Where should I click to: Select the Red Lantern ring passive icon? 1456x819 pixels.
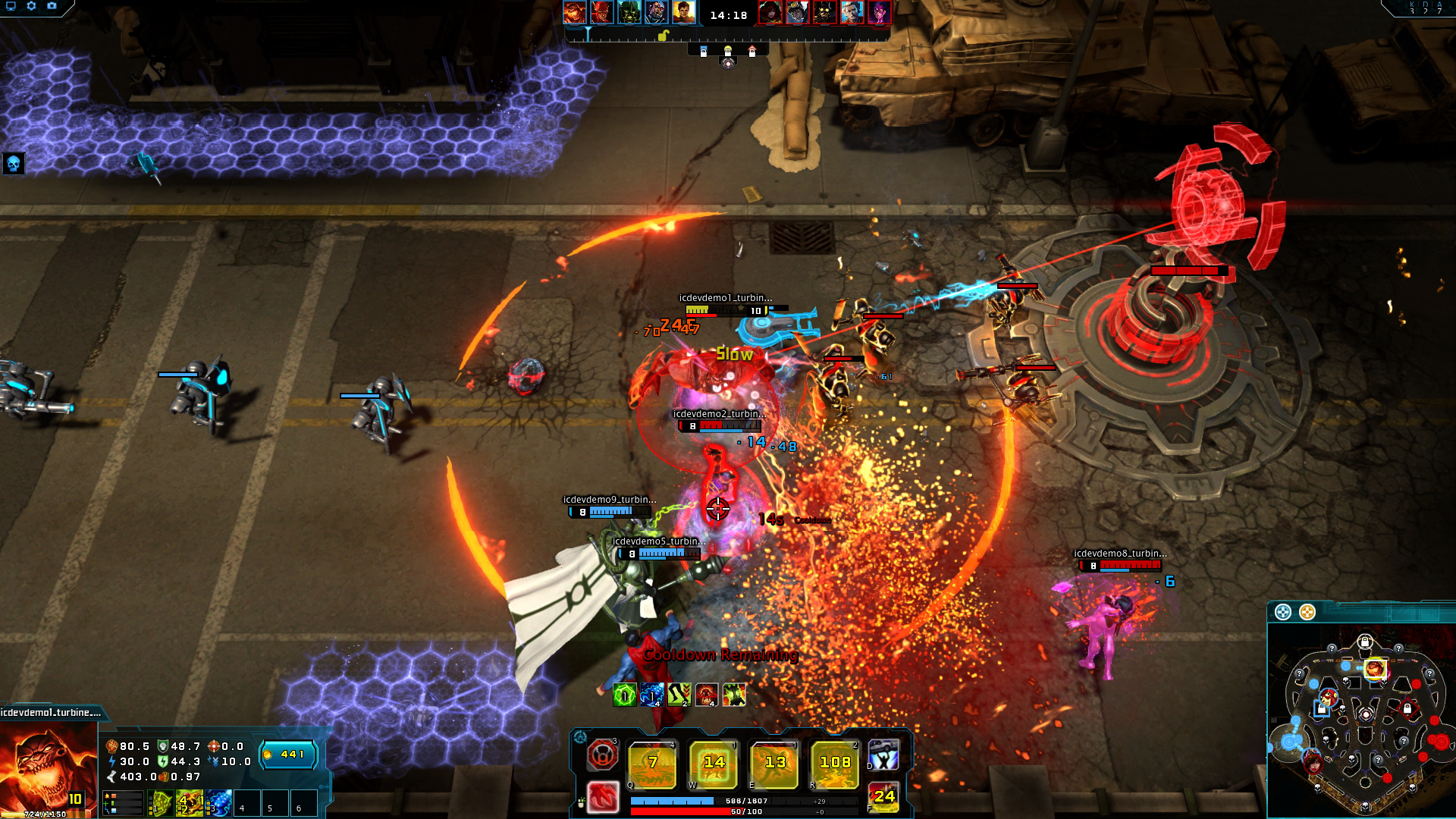tap(603, 755)
